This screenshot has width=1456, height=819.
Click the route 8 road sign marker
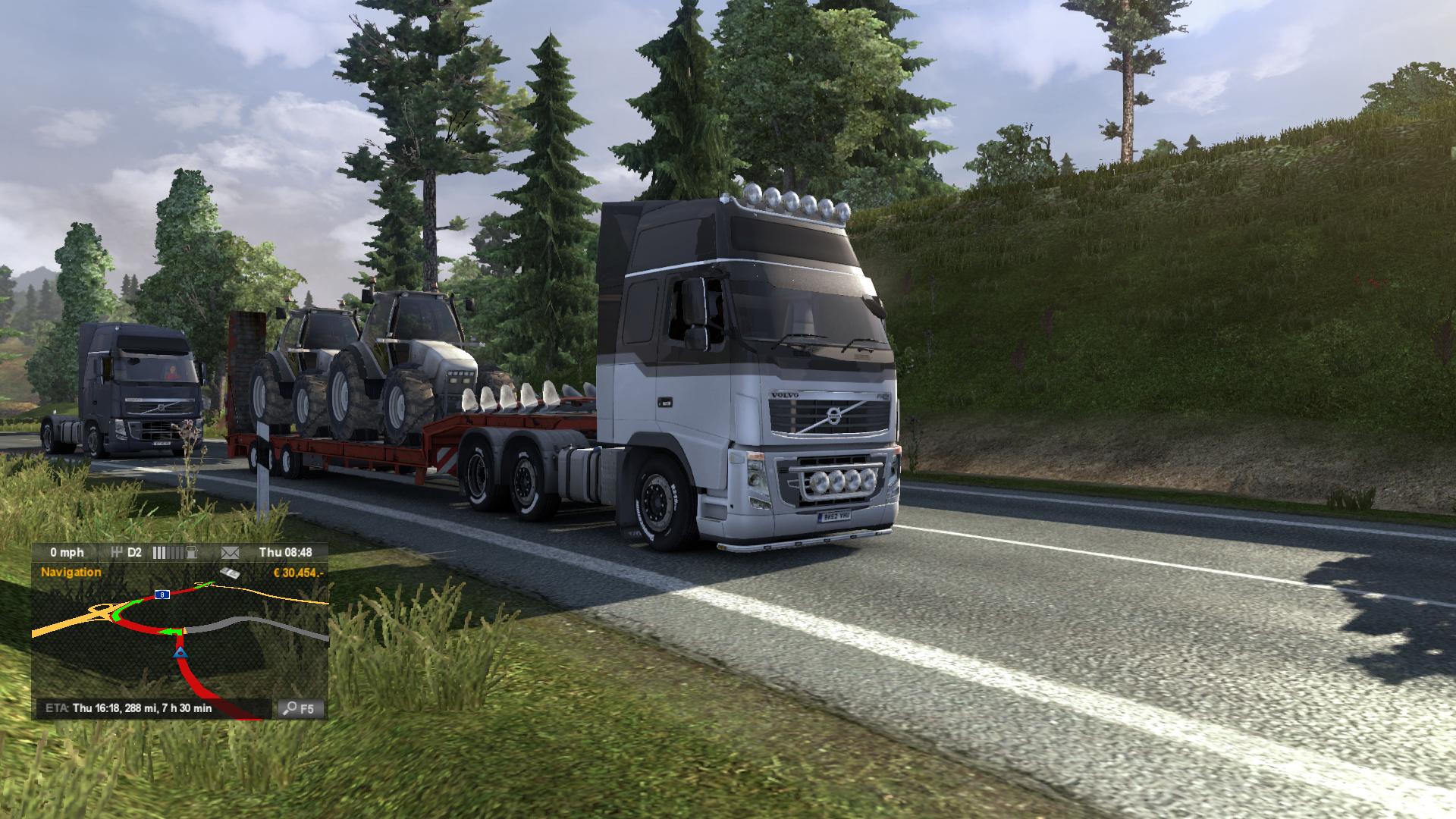pos(162,595)
